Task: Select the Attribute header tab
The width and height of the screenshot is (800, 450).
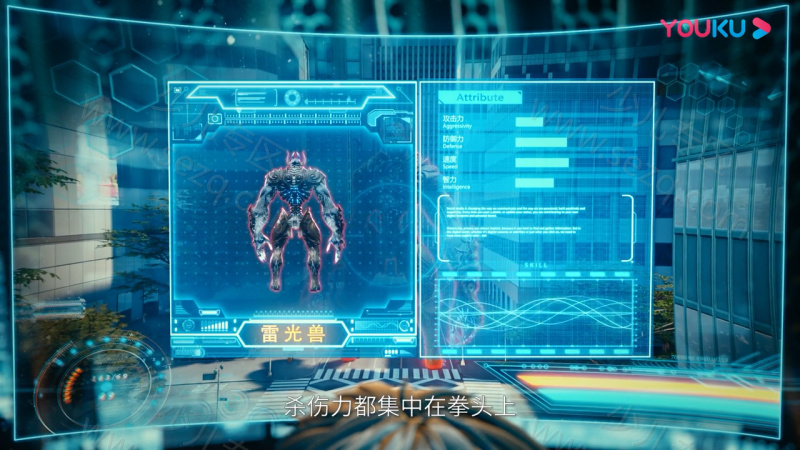Action: click(x=481, y=98)
